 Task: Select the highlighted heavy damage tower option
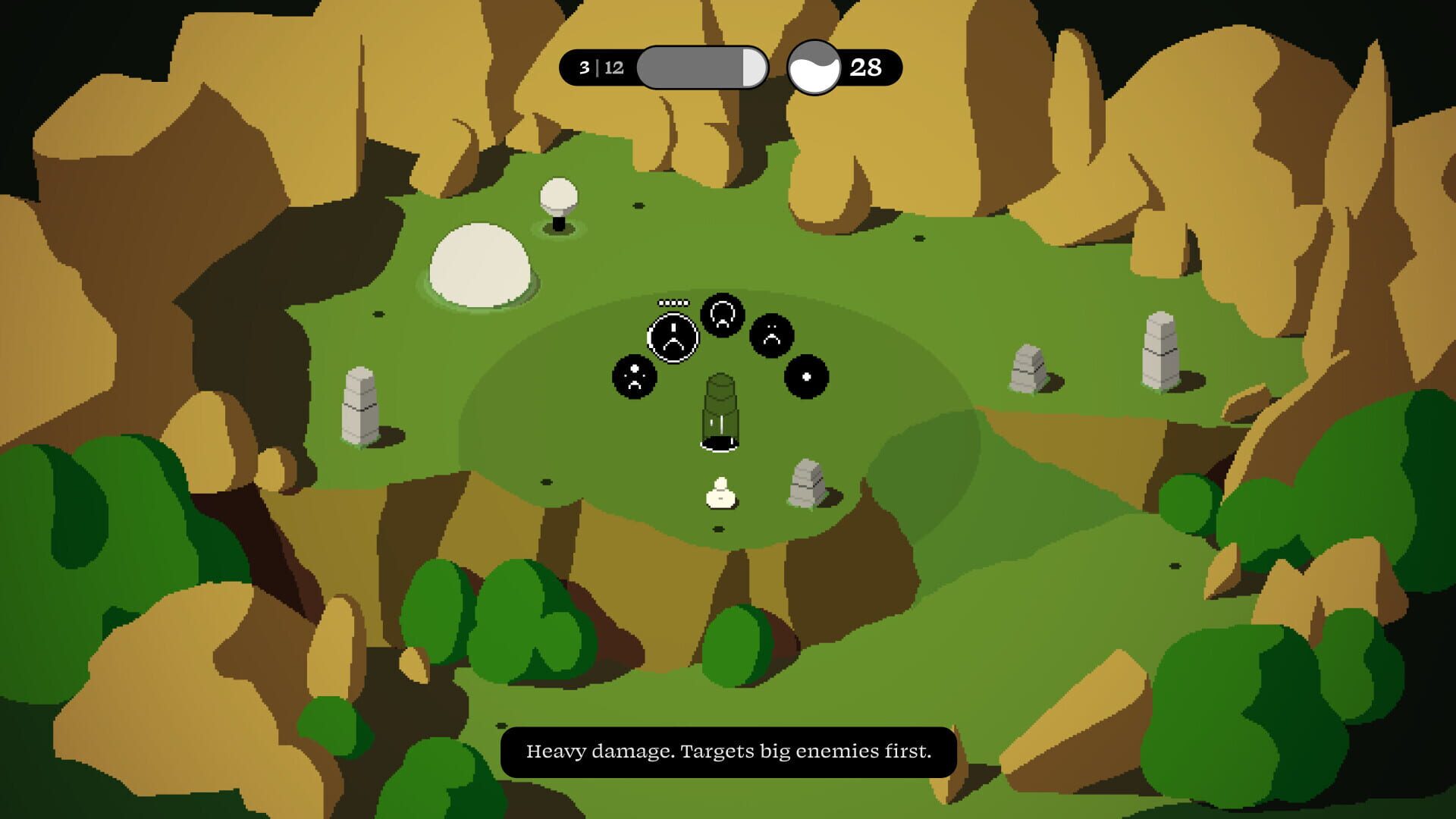coord(673,337)
